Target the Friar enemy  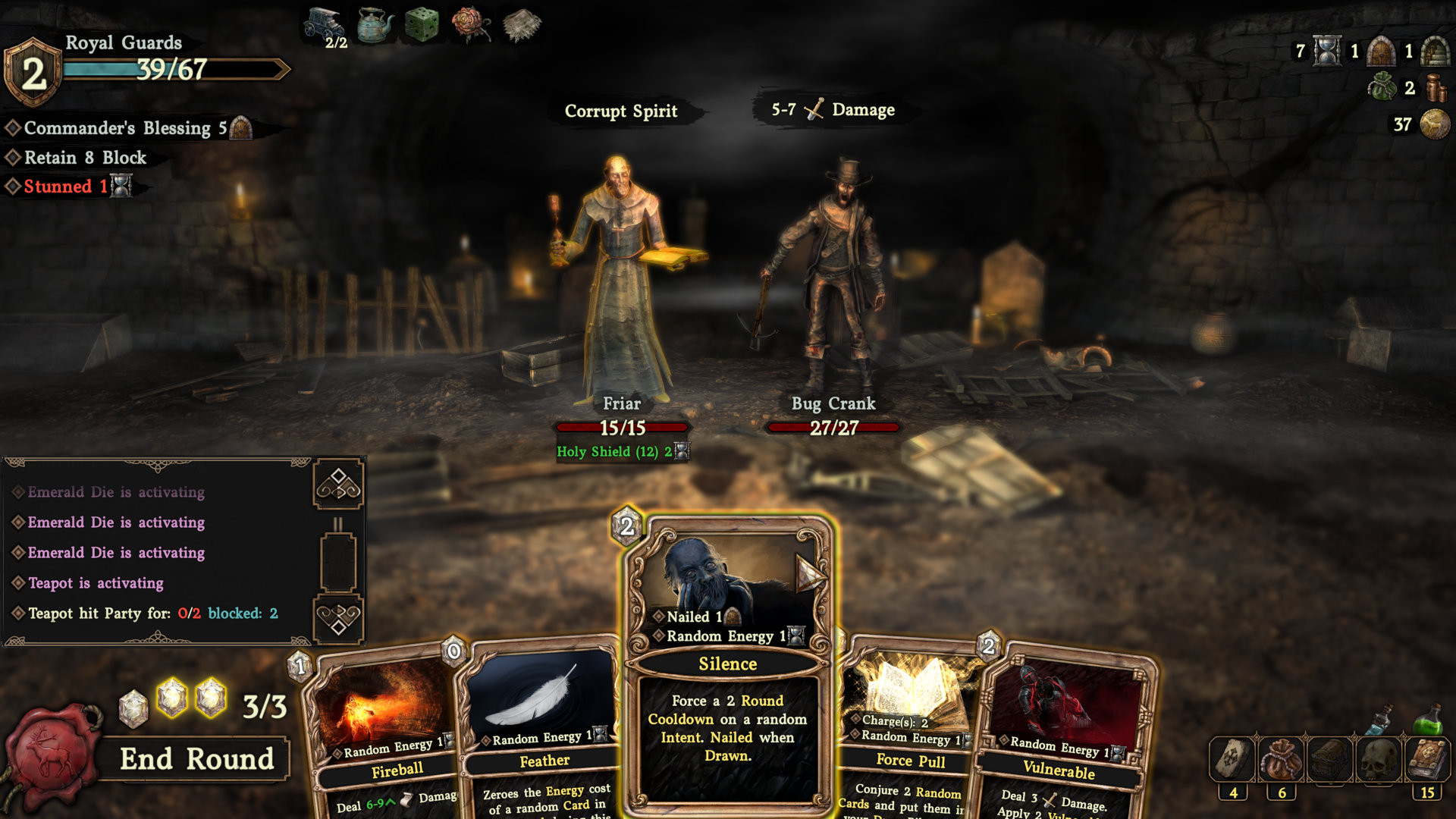[x=621, y=281]
